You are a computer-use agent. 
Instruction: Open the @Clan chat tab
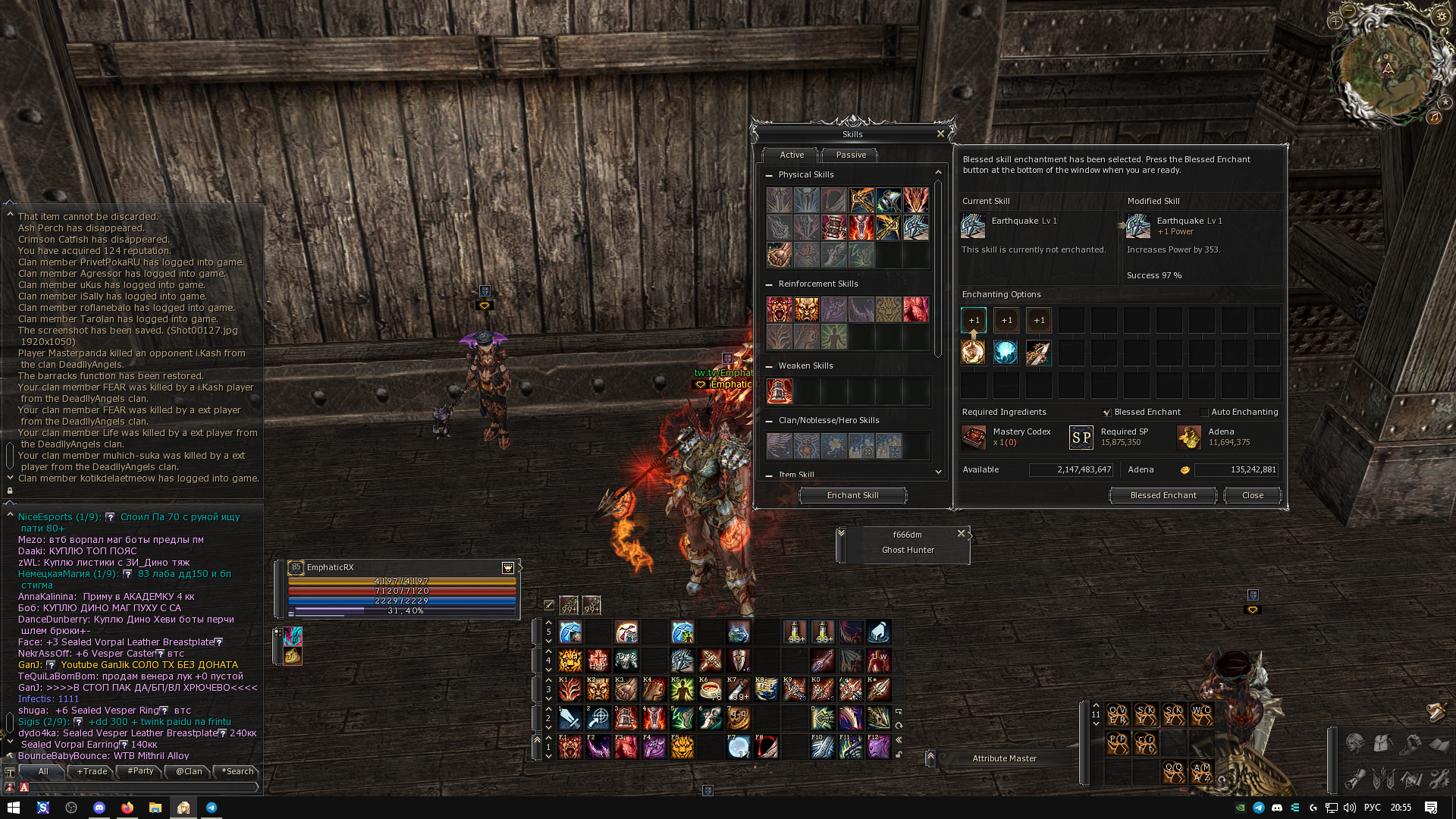[189, 772]
